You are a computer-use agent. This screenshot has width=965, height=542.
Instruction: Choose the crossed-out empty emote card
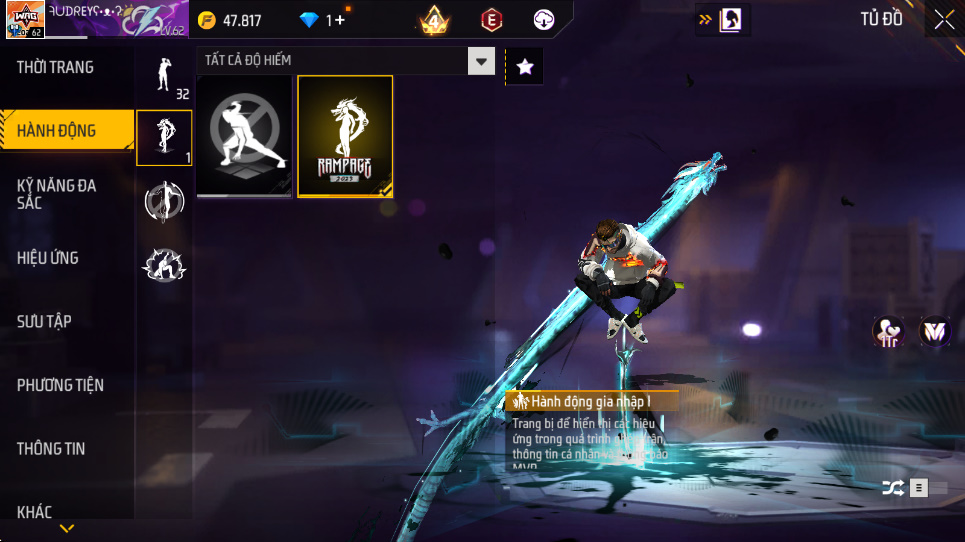coord(244,136)
